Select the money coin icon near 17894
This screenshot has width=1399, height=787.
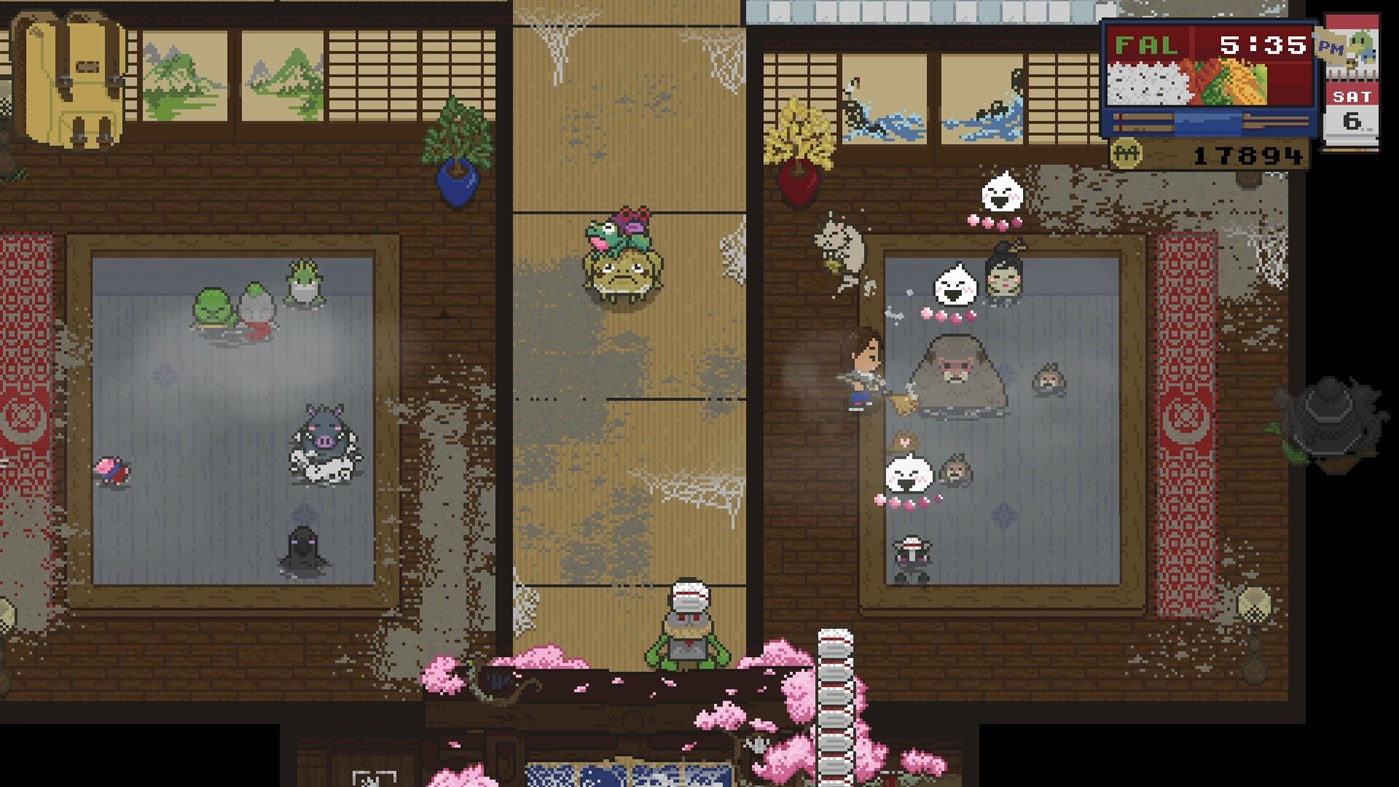pyautogui.click(x=1127, y=152)
